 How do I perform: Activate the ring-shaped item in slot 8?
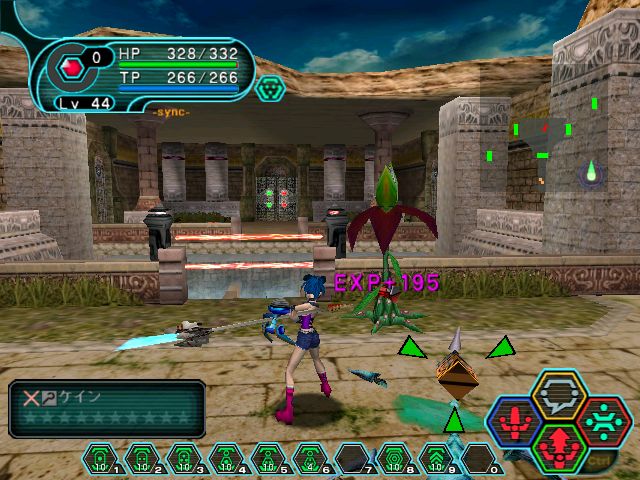pyautogui.click(x=393, y=458)
